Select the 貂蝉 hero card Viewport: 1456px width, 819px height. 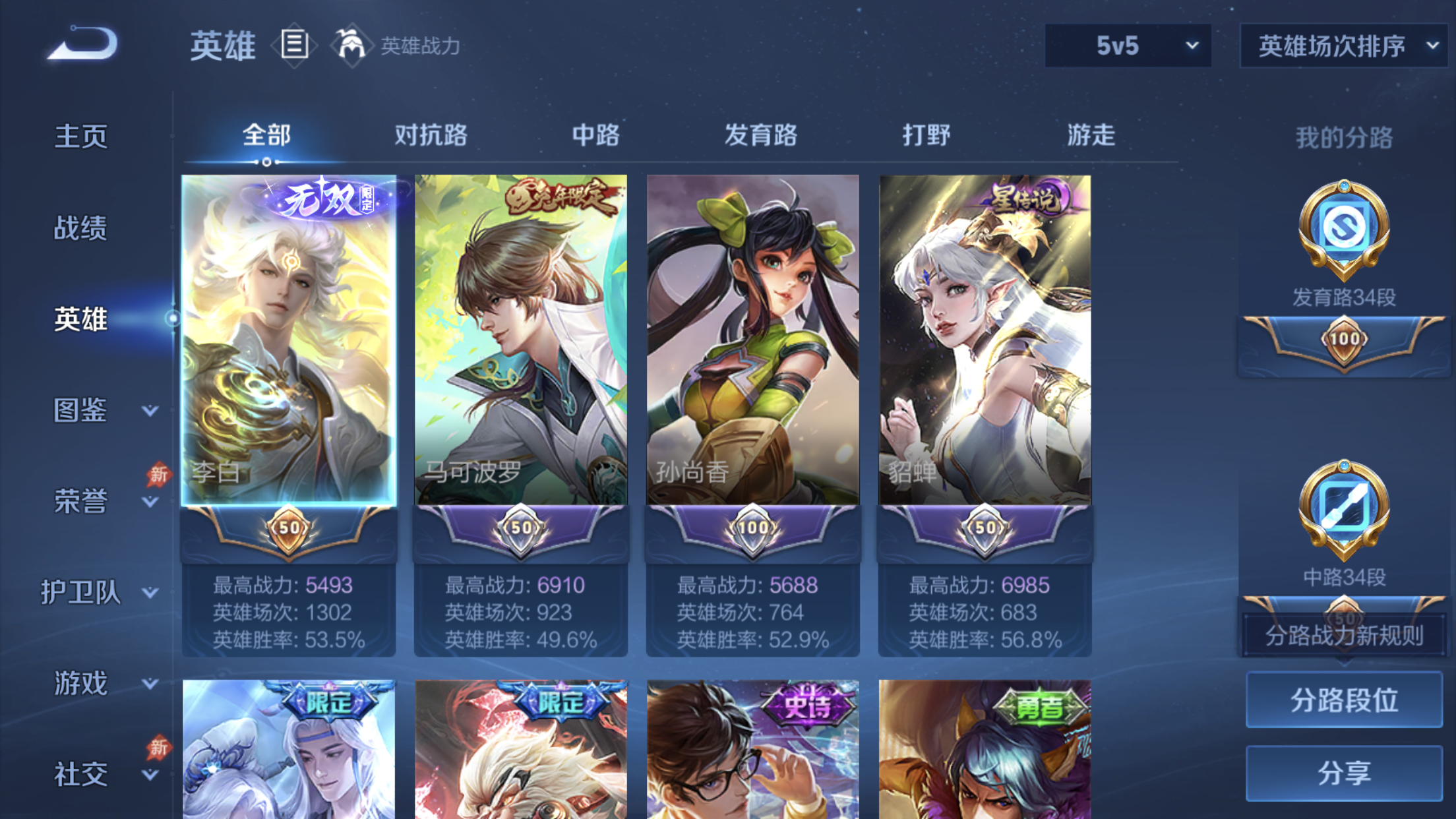985,340
